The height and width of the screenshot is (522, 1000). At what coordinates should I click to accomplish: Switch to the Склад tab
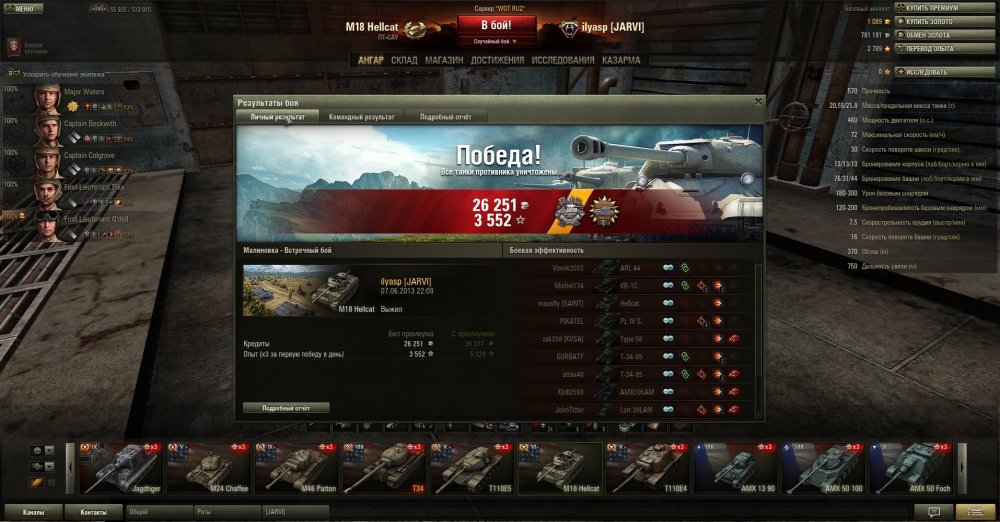[404, 60]
